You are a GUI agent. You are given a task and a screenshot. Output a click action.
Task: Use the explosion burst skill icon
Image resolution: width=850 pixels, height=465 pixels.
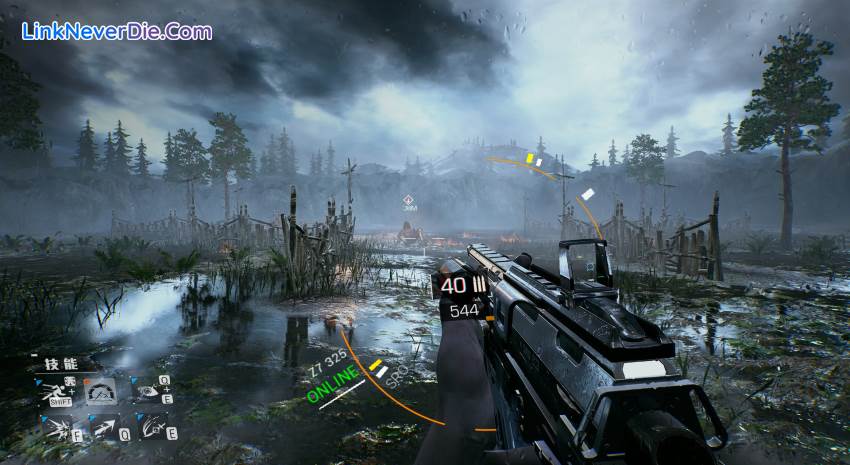[57, 429]
